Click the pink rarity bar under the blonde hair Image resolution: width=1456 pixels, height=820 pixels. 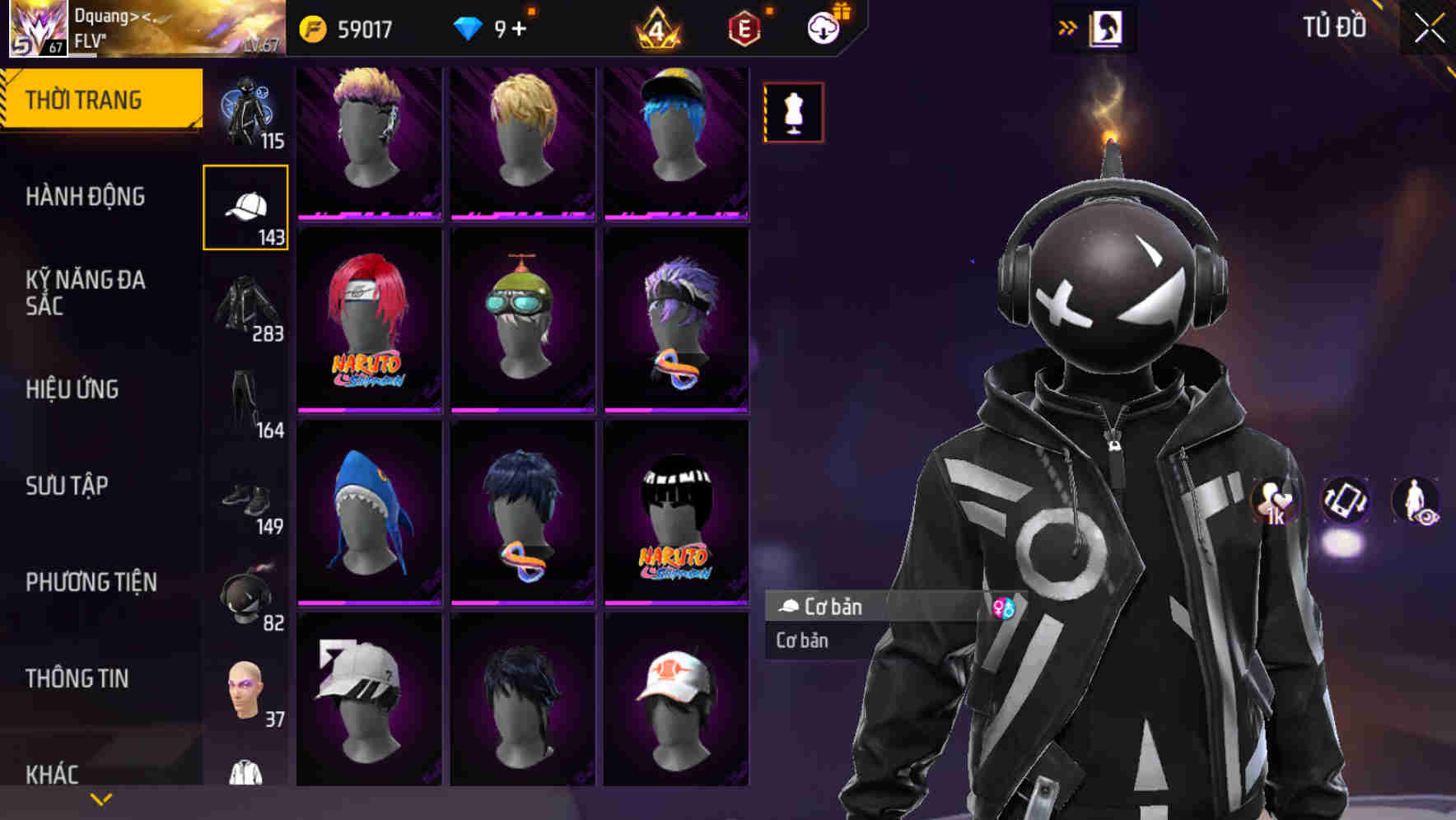click(522, 214)
